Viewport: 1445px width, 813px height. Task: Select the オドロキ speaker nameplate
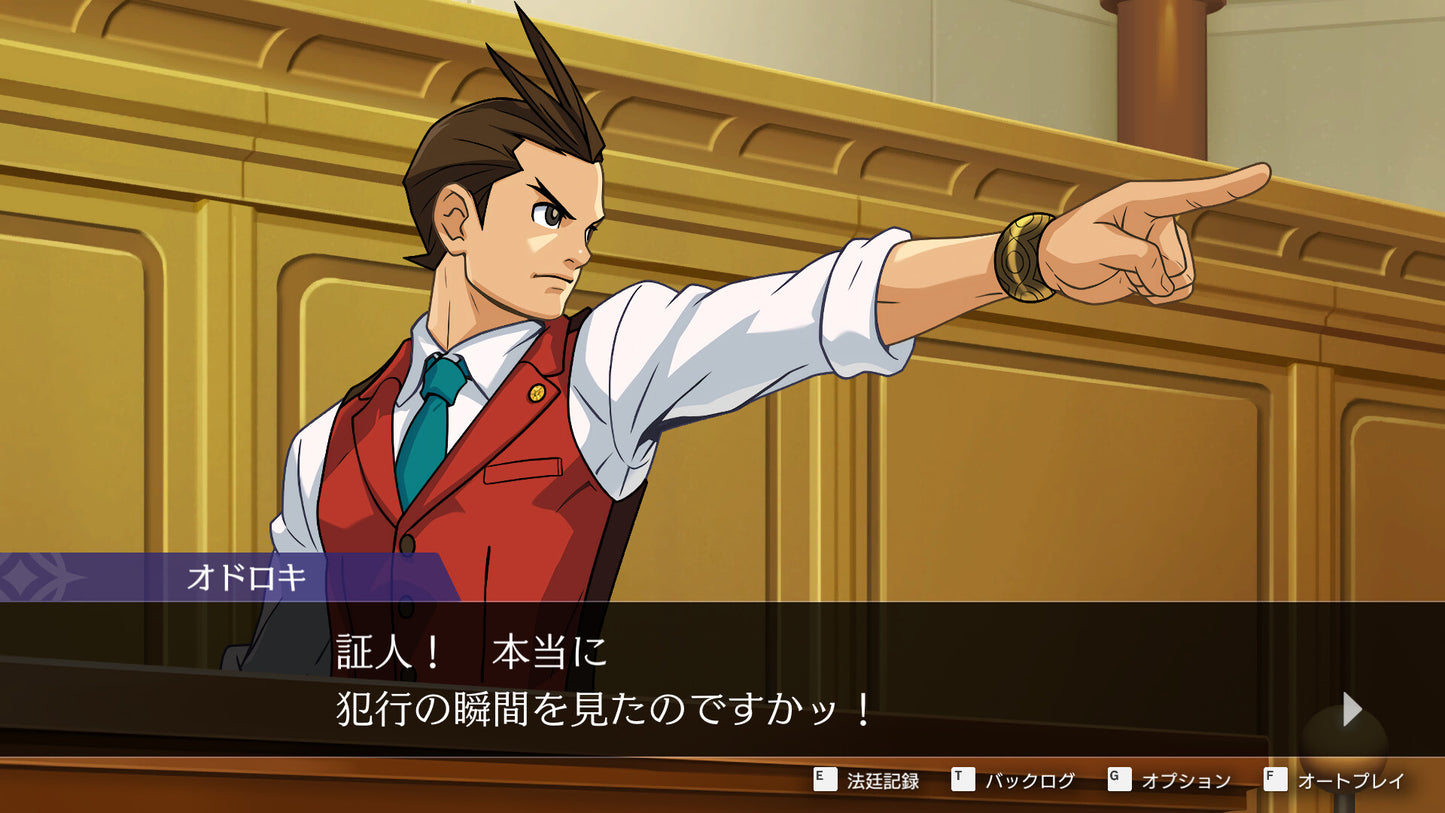click(245, 576)
